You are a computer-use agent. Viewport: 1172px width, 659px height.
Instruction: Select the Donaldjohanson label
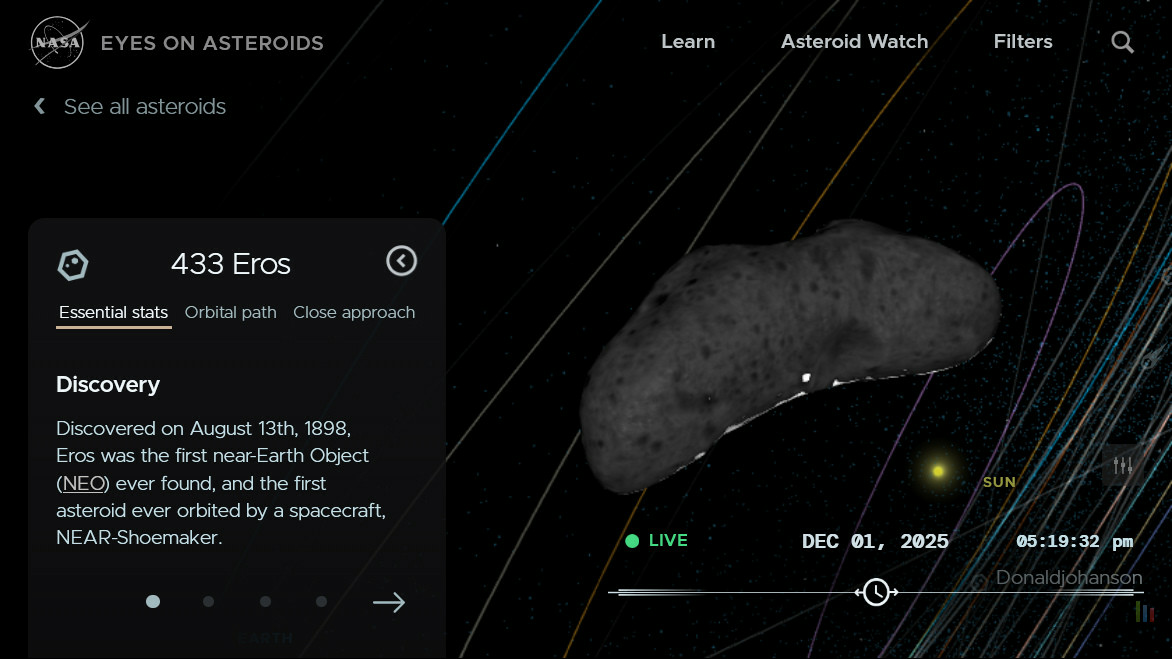pos(1068,578)
